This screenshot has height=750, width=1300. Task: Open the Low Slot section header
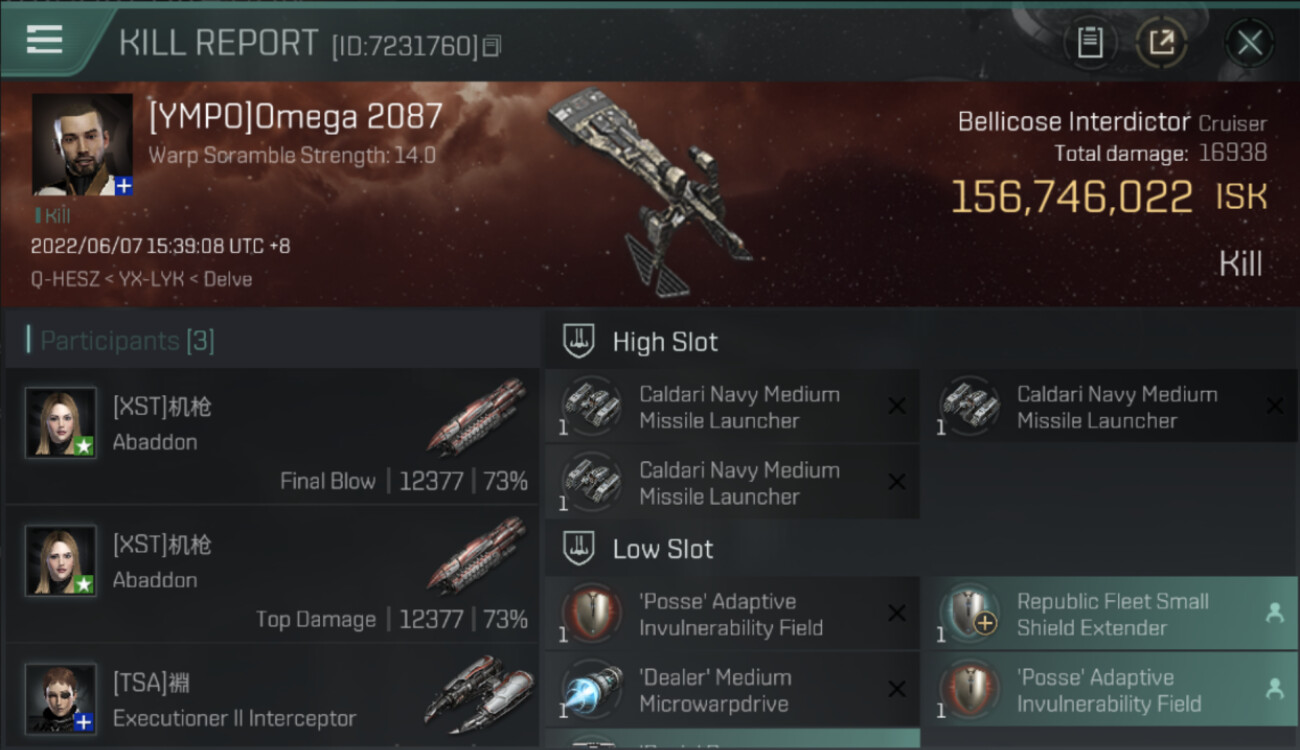[662, 549]
